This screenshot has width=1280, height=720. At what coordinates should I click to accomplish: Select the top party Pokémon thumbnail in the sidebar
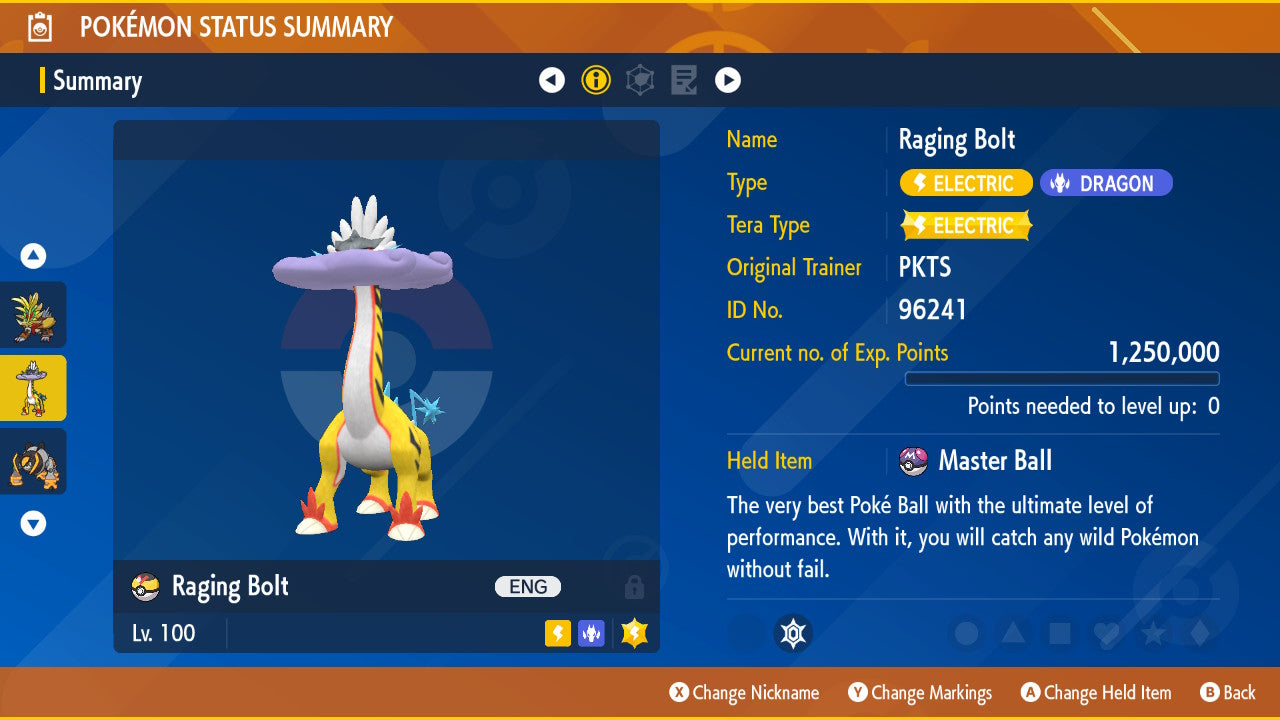33,315
